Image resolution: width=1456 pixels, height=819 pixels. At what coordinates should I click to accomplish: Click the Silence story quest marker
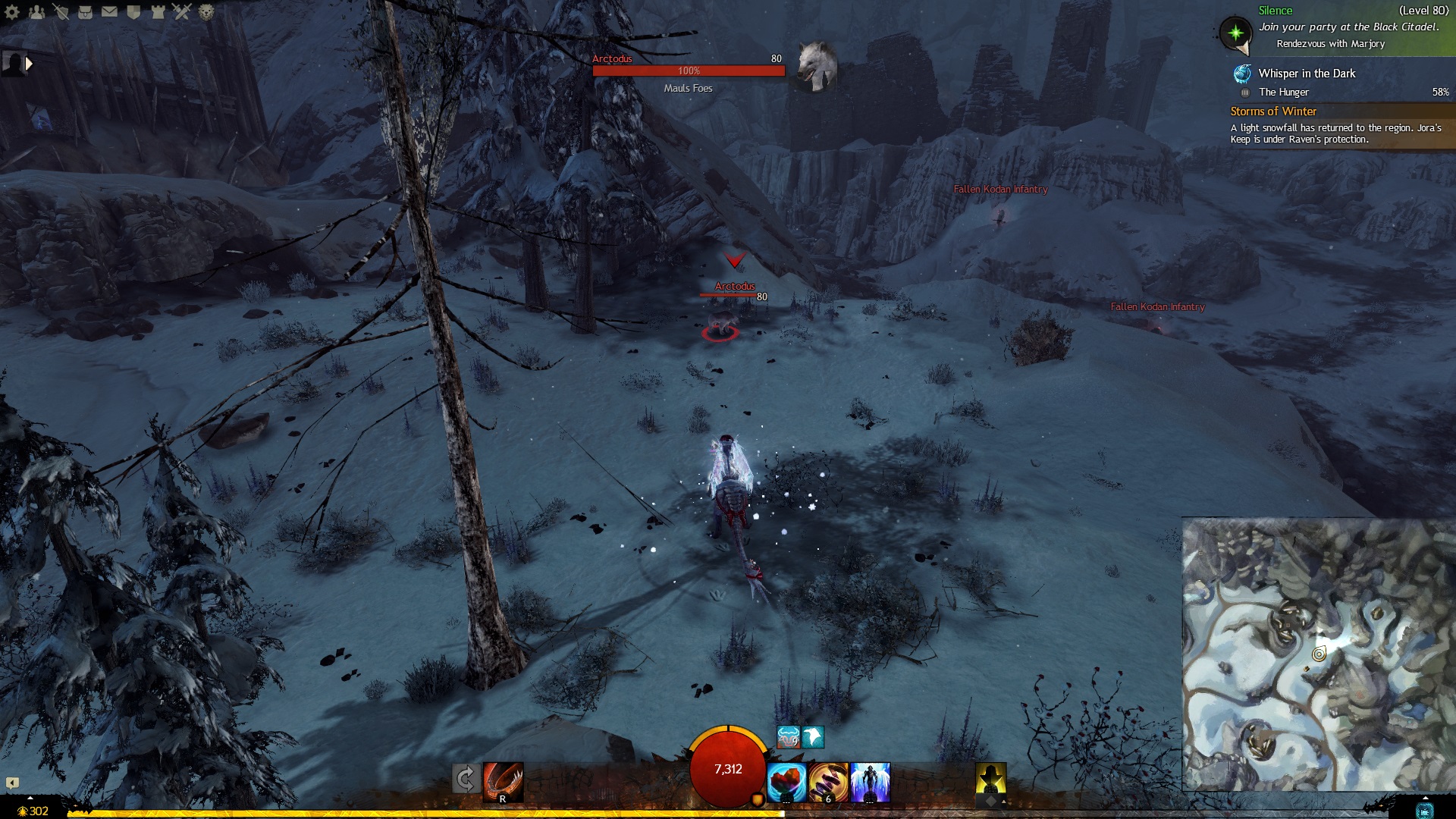tap(1235, 33)
